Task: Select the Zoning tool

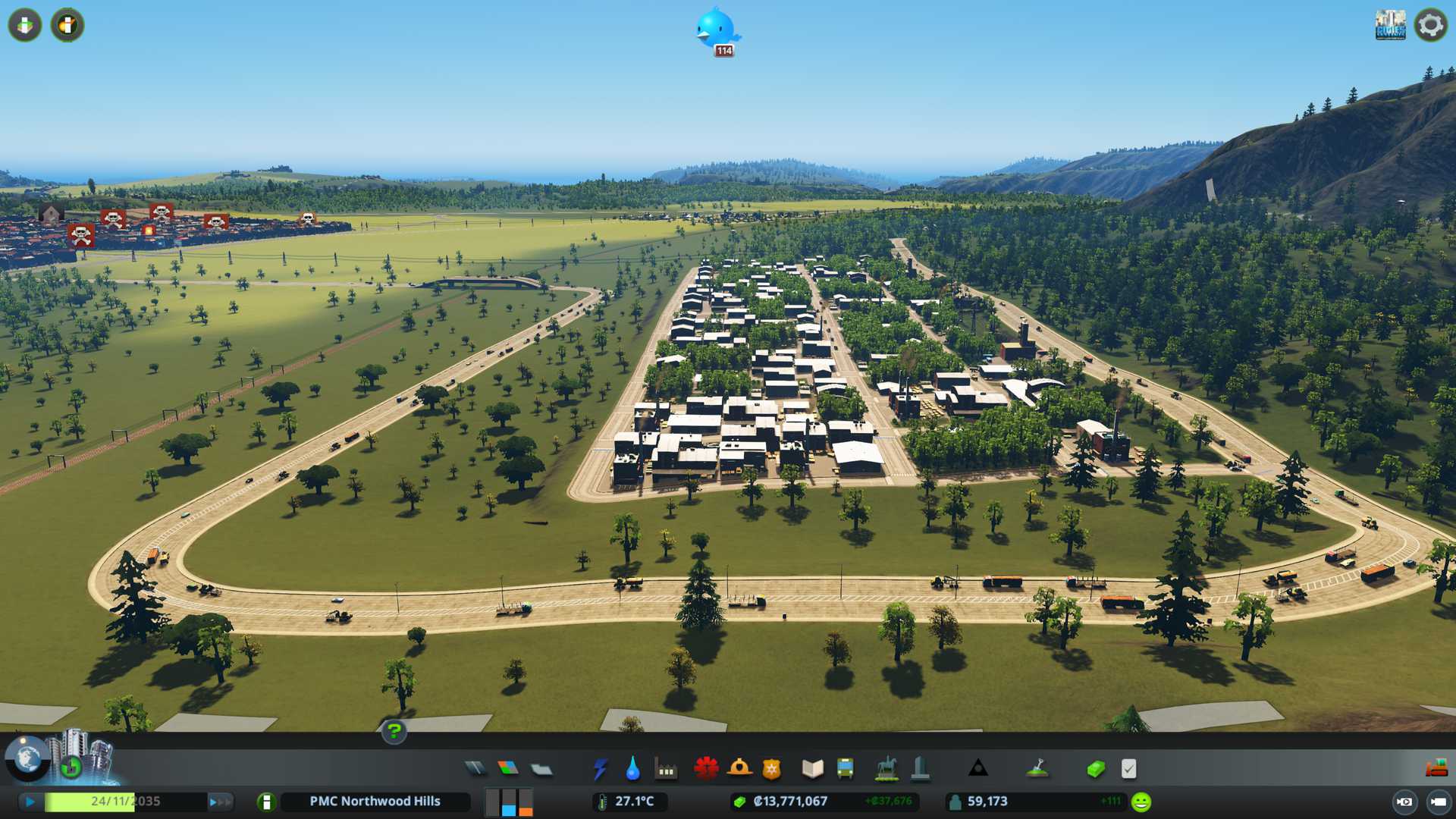Action: (x=508, y=769)
